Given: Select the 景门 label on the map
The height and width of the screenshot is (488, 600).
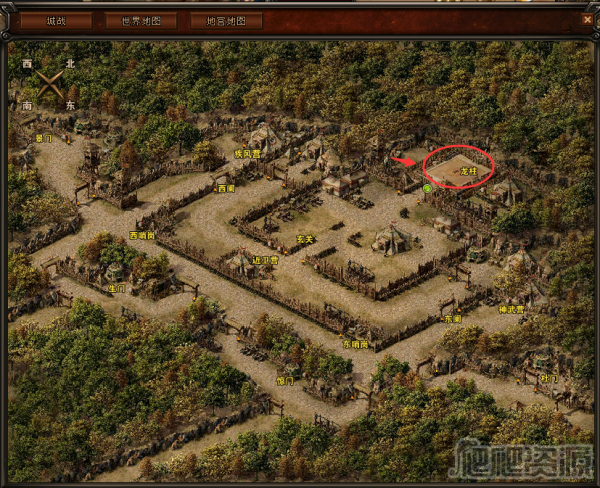Looking at the screenshot, I should (43, 138).
